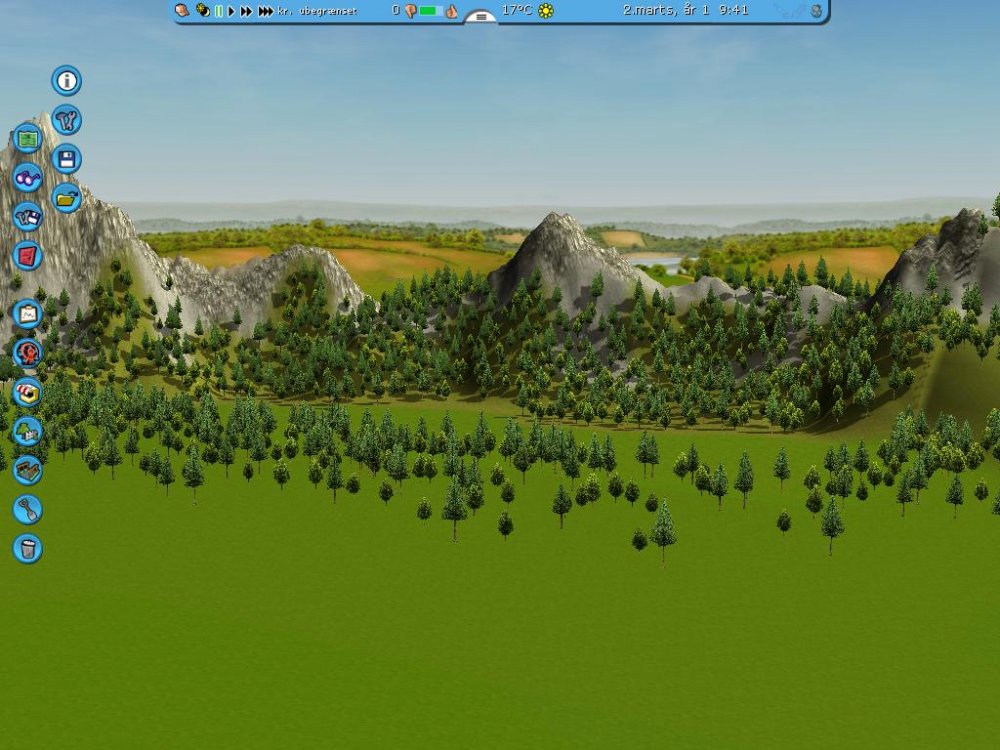The width and height of the screenshot is (1000, 750).
Task: Click the yellow sun weather icon
Action: click(x=546, y=11)
